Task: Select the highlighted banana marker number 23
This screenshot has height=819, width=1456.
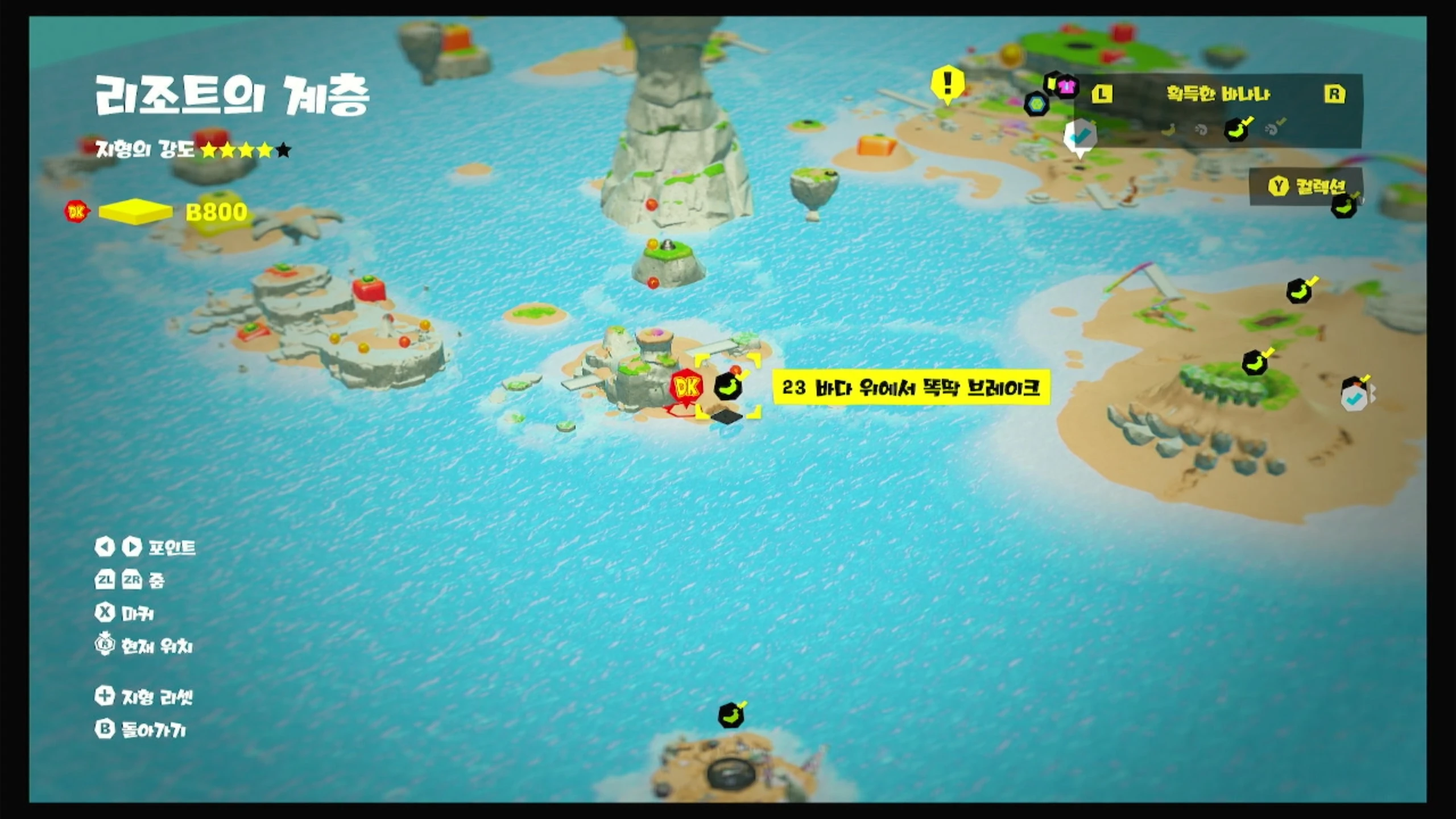Action: pos(728,387)
